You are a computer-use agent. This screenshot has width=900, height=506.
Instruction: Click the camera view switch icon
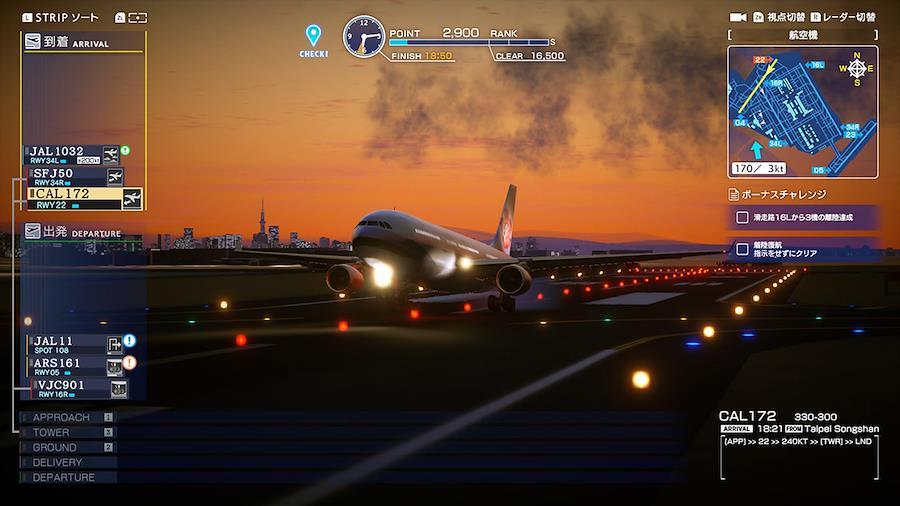coord(738,17)
